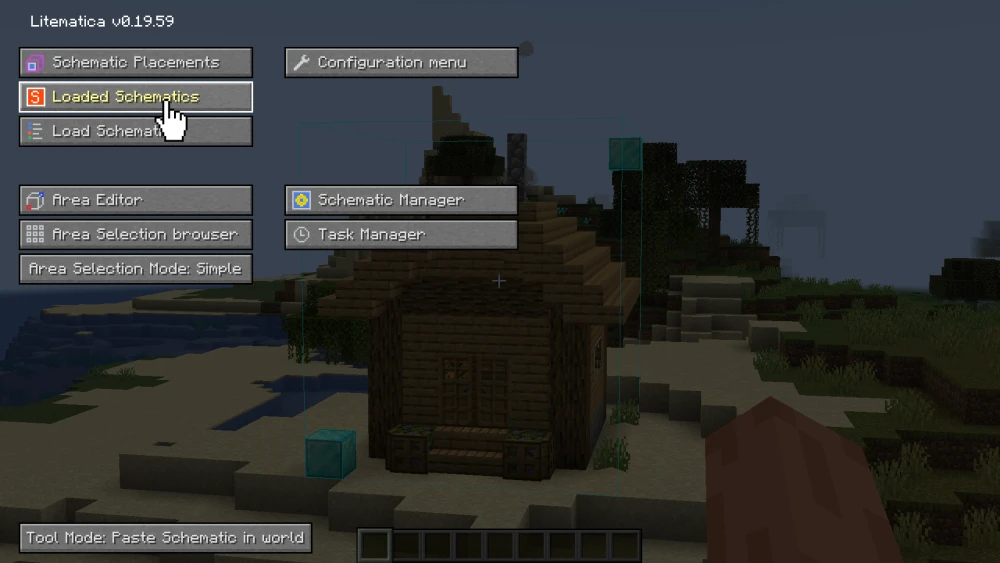Launch the Area Editor
The image size is (1000, 563).
pyautogui.click(x=135, y=200)
